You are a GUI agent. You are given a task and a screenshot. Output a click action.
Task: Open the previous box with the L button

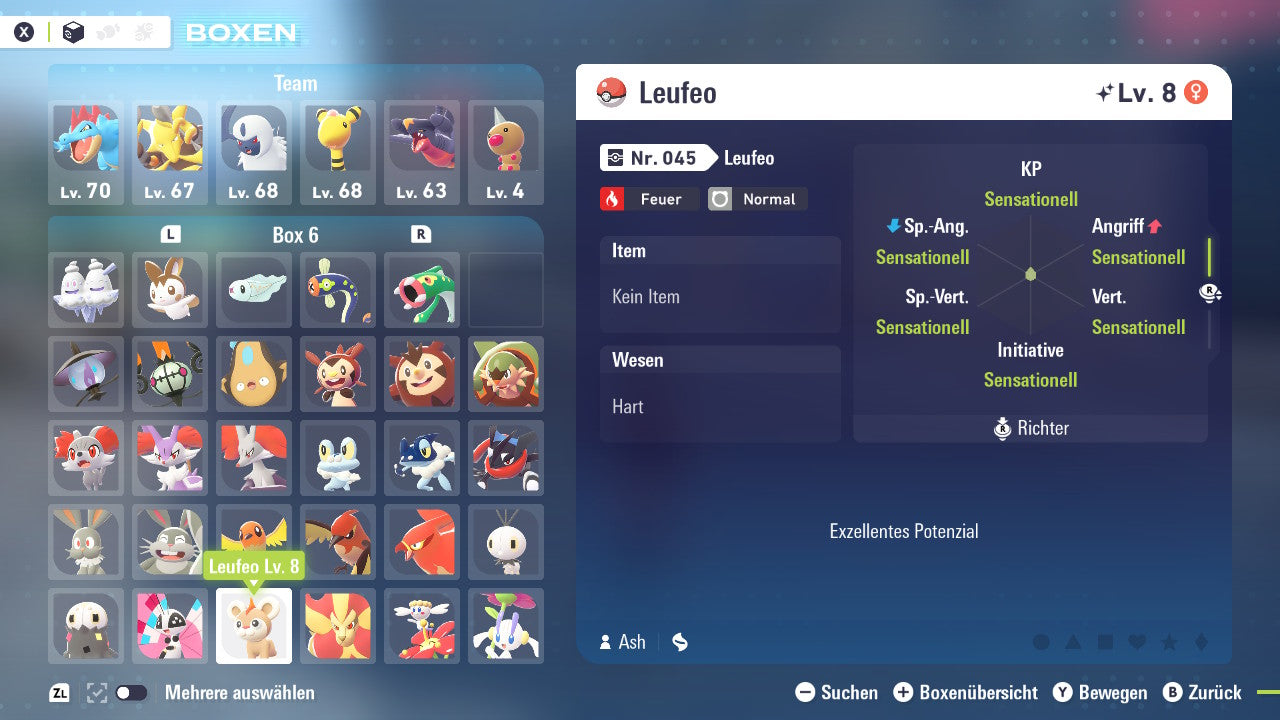[x=170, y=233]
